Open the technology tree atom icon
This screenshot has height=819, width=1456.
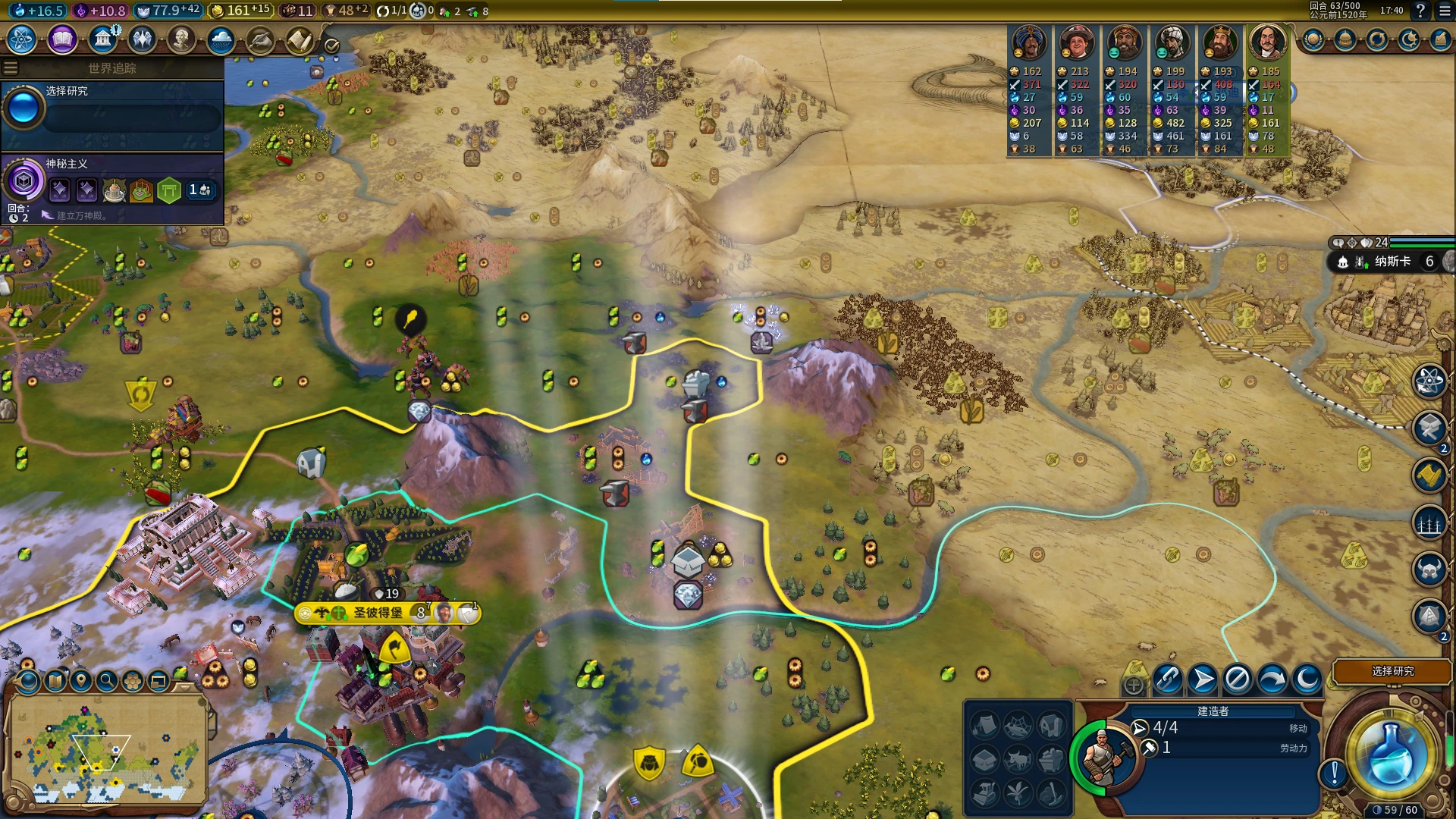[x=22, y=39]
